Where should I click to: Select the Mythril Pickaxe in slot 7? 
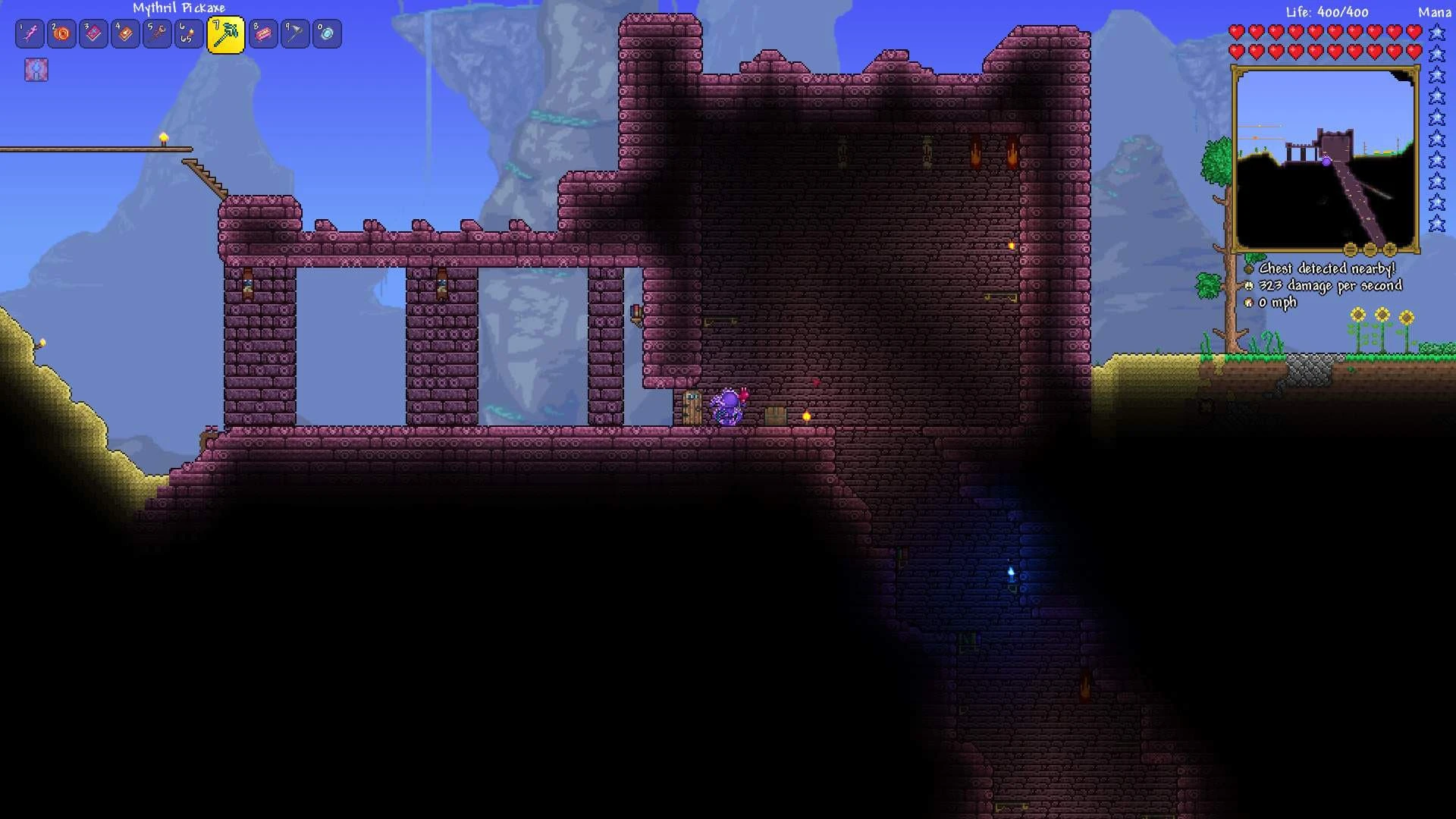coord(224,33)
